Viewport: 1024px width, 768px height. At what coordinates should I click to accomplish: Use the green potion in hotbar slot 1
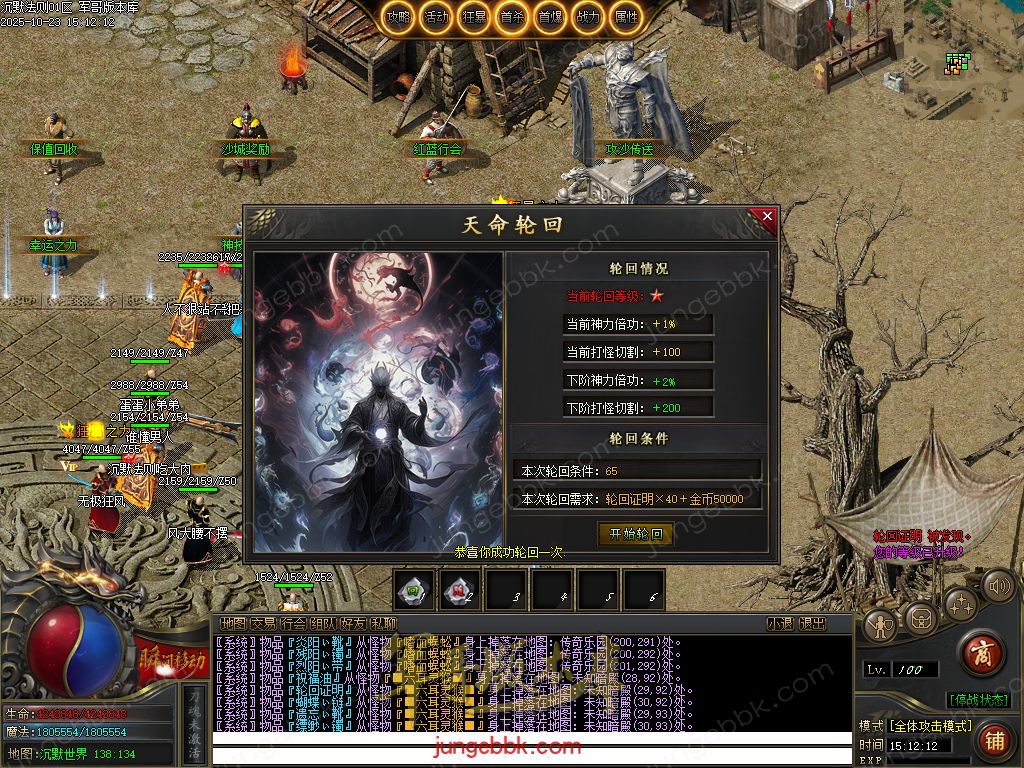[x=414, y=590]
